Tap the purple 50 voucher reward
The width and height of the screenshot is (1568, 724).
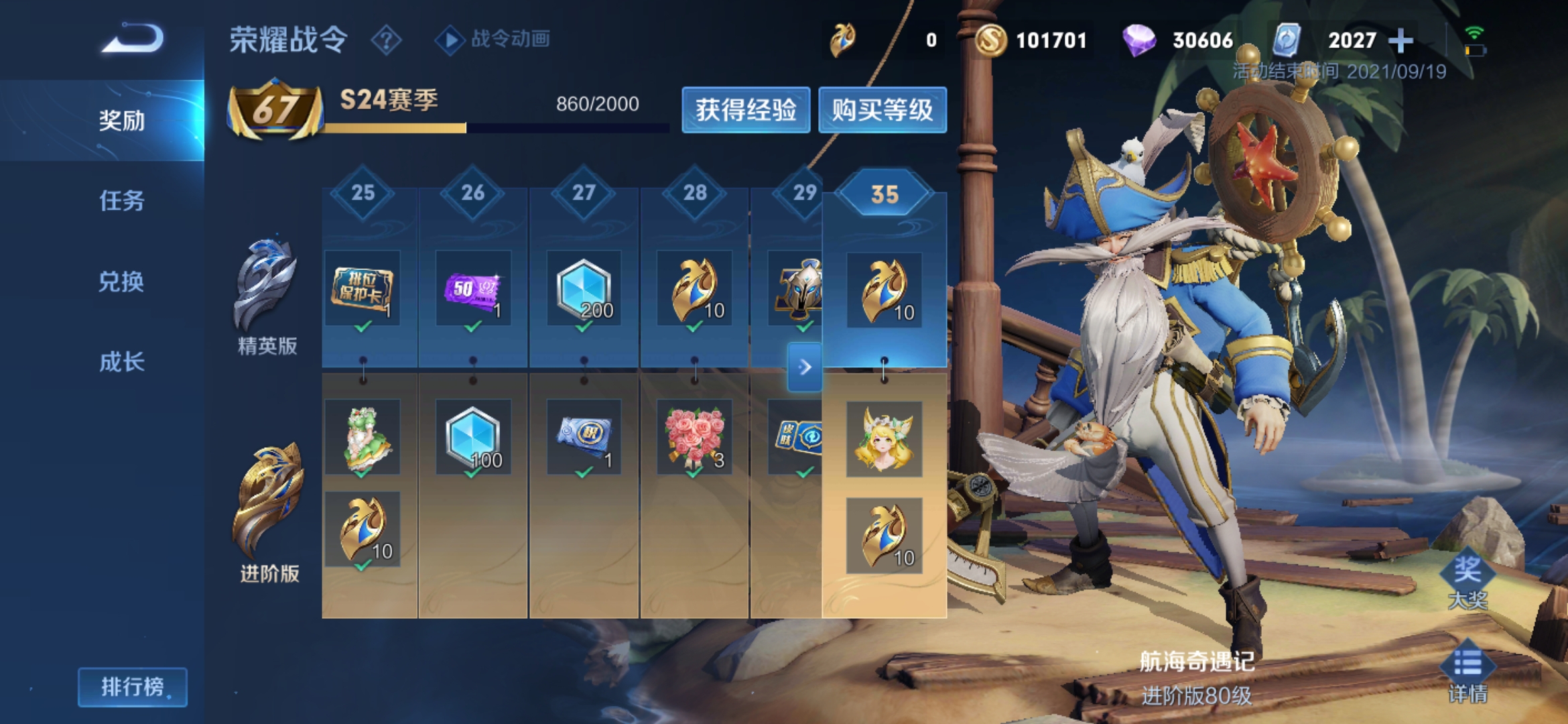point(473,288)
